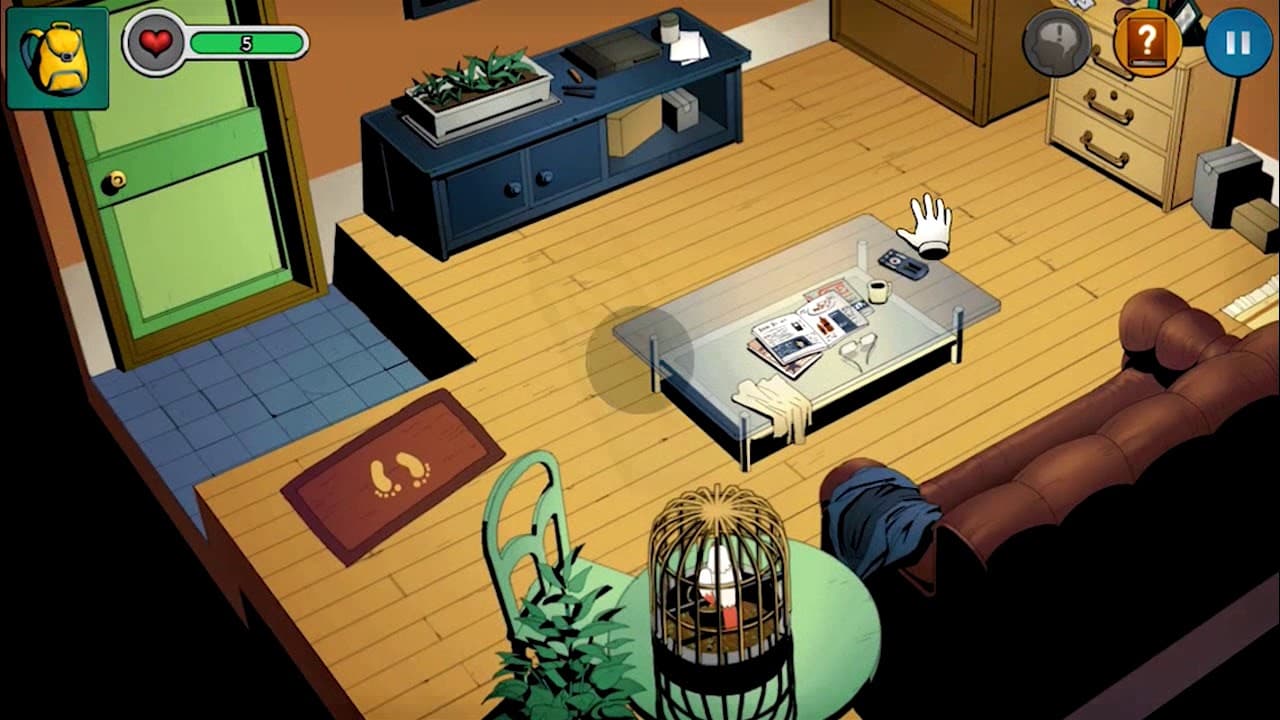Click the green health bar showing 5
The width and height of the screenshot is (1280, 720).
pos(245,41)
